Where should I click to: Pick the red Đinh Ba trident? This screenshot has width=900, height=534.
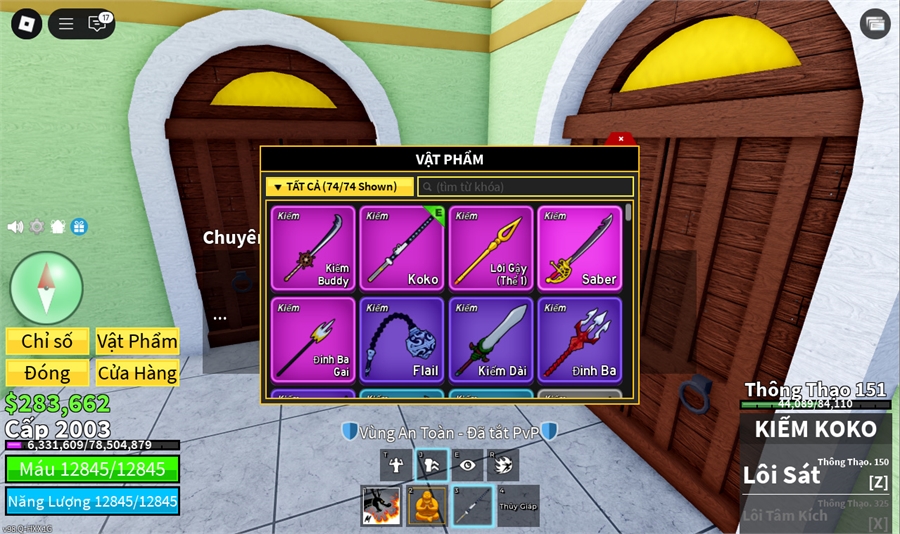click(579, 339)
